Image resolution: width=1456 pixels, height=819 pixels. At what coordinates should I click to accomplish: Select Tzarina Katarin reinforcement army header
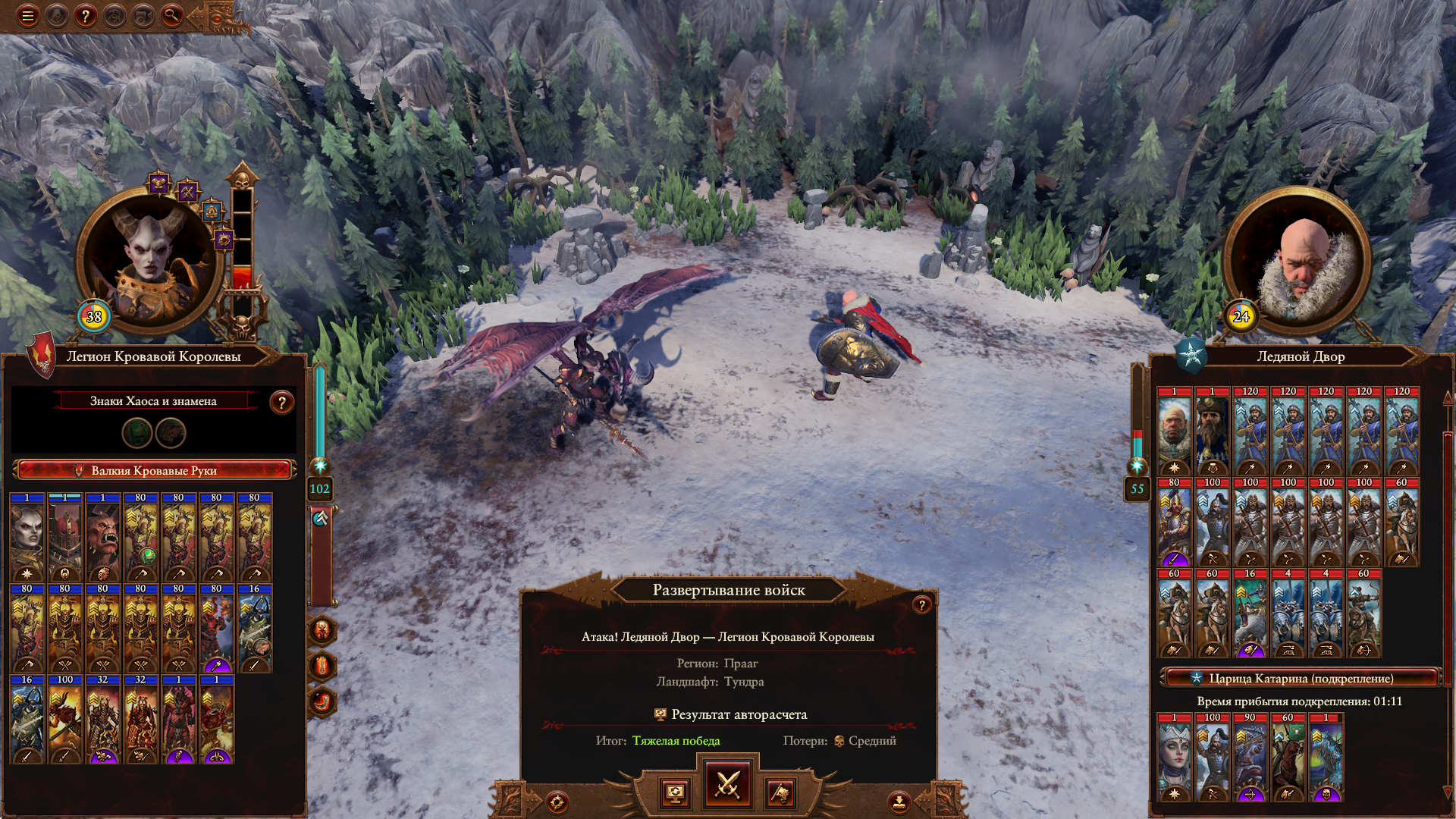tap(1300, 678)
